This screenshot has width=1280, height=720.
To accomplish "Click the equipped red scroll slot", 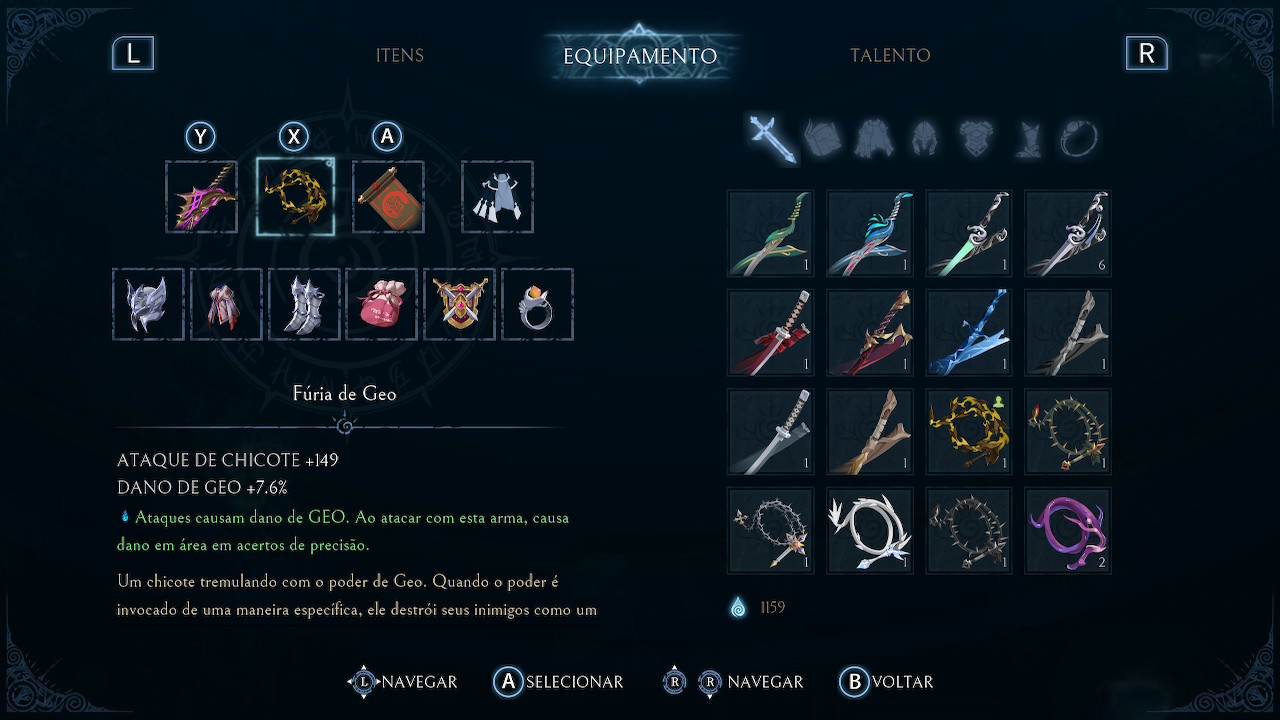I will (x=388, y=197).
